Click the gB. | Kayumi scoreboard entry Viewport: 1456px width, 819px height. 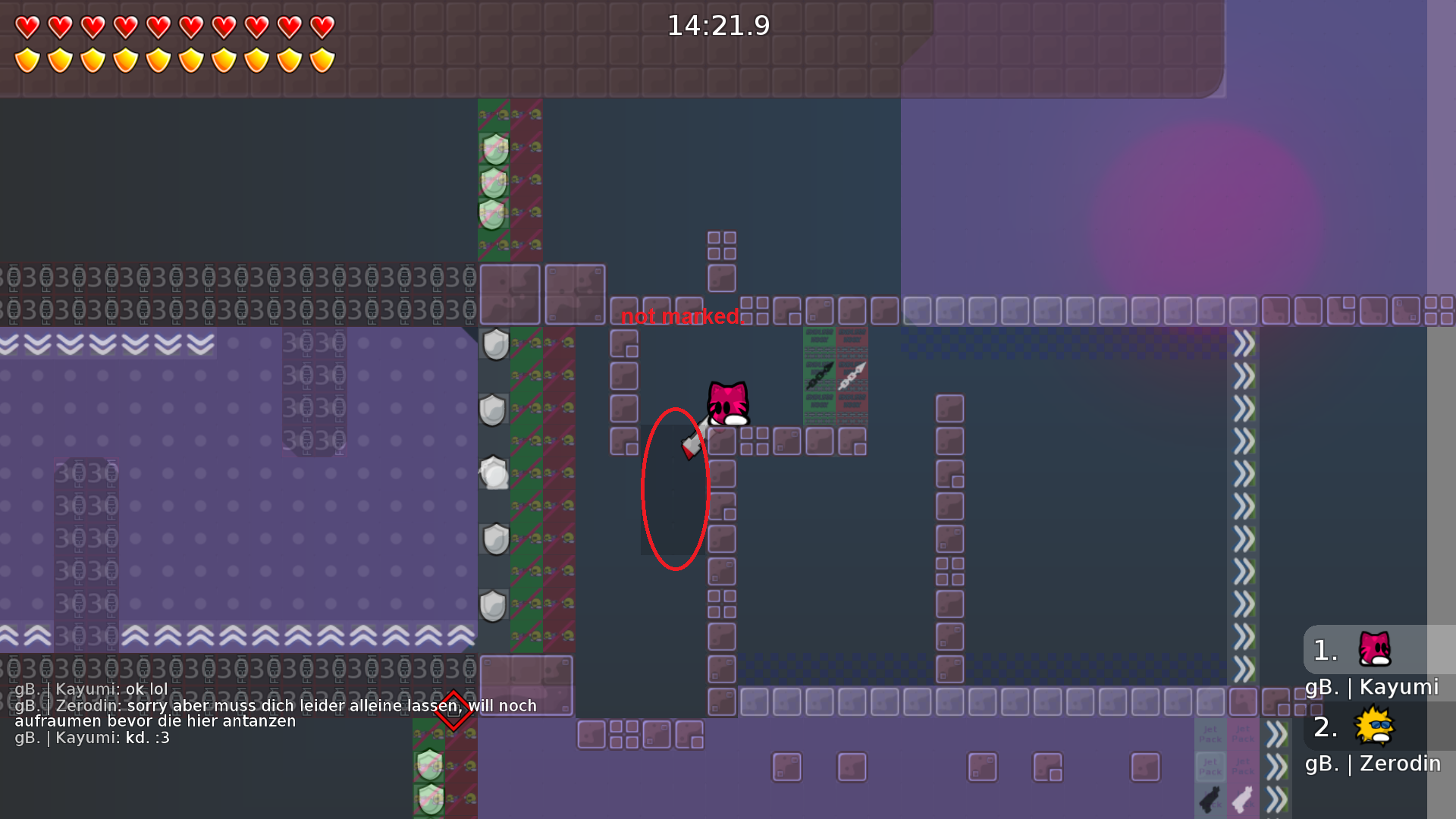pos(1373,687)
